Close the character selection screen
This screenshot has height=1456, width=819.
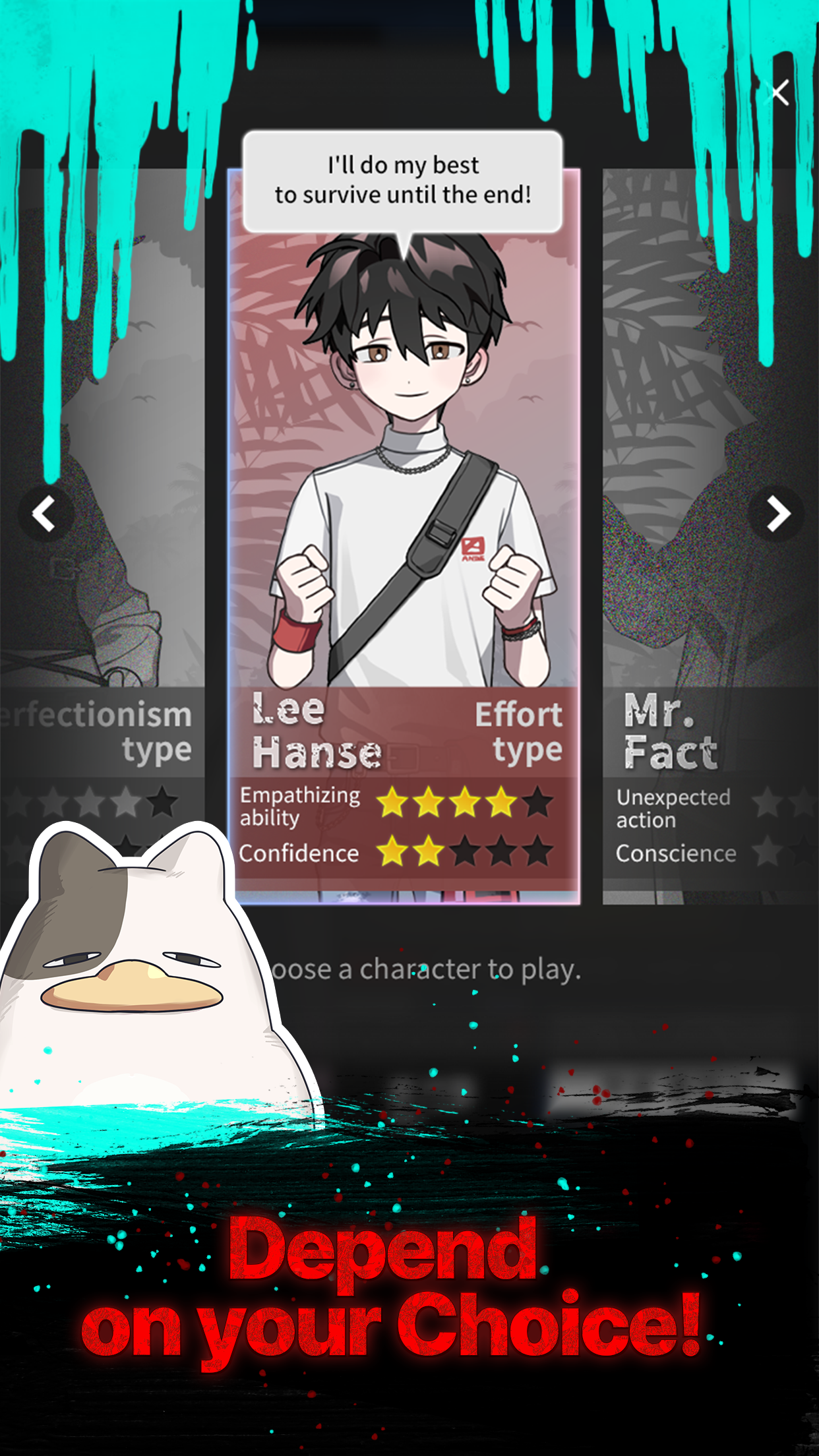779,93
